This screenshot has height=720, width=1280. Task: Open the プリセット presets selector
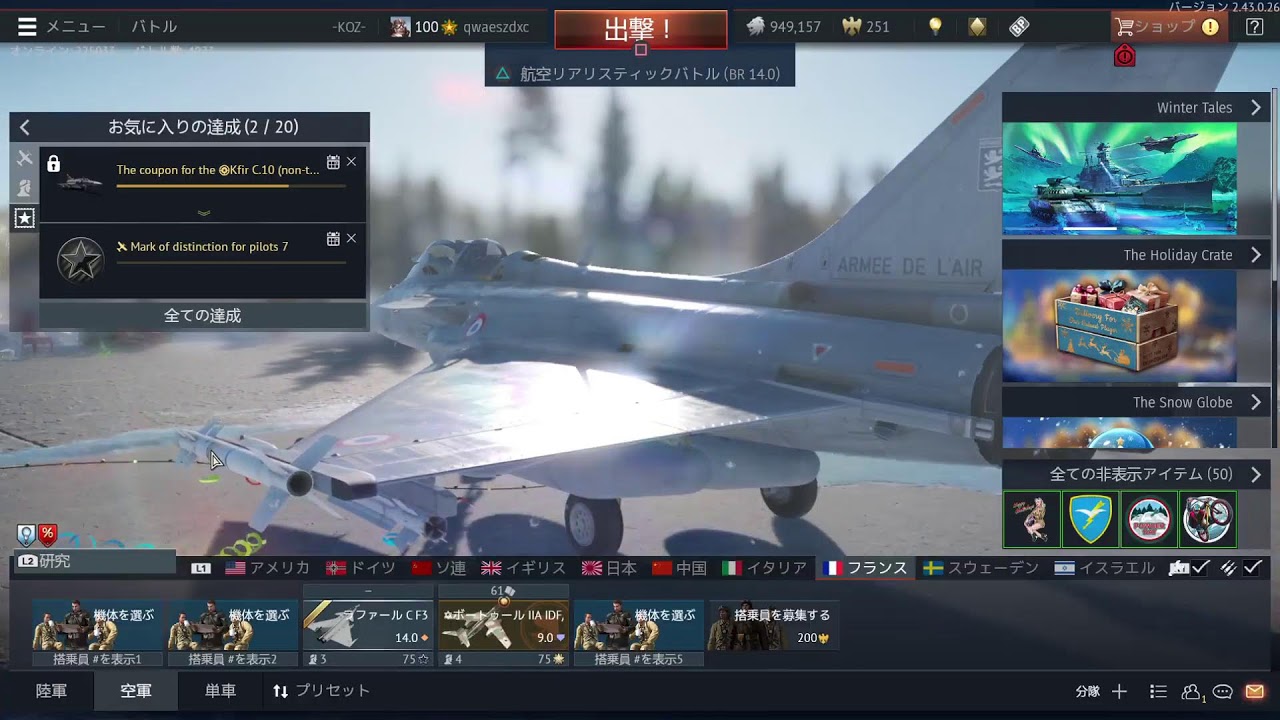pos(321,691)
